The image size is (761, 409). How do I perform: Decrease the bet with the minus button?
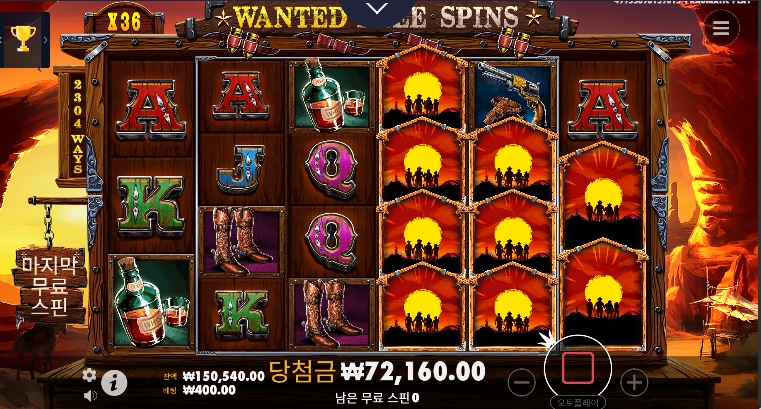click(521, 381)
